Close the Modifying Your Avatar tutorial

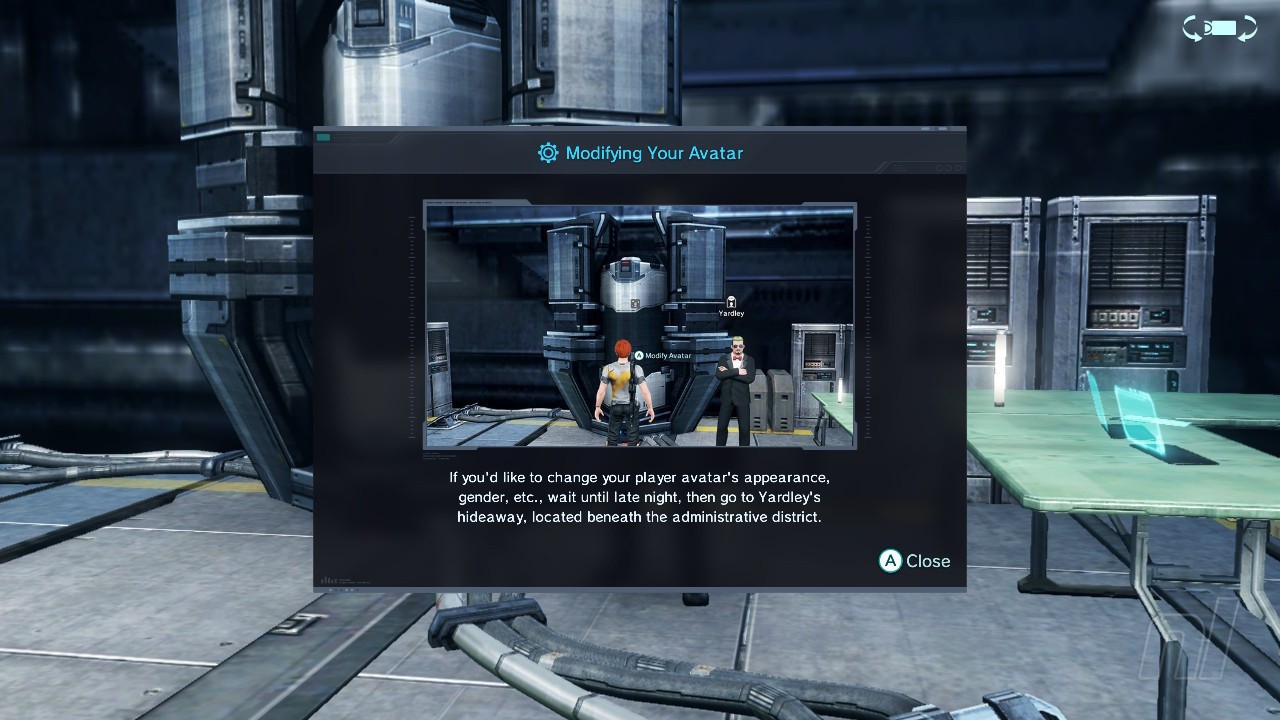(x=914, y=561)
